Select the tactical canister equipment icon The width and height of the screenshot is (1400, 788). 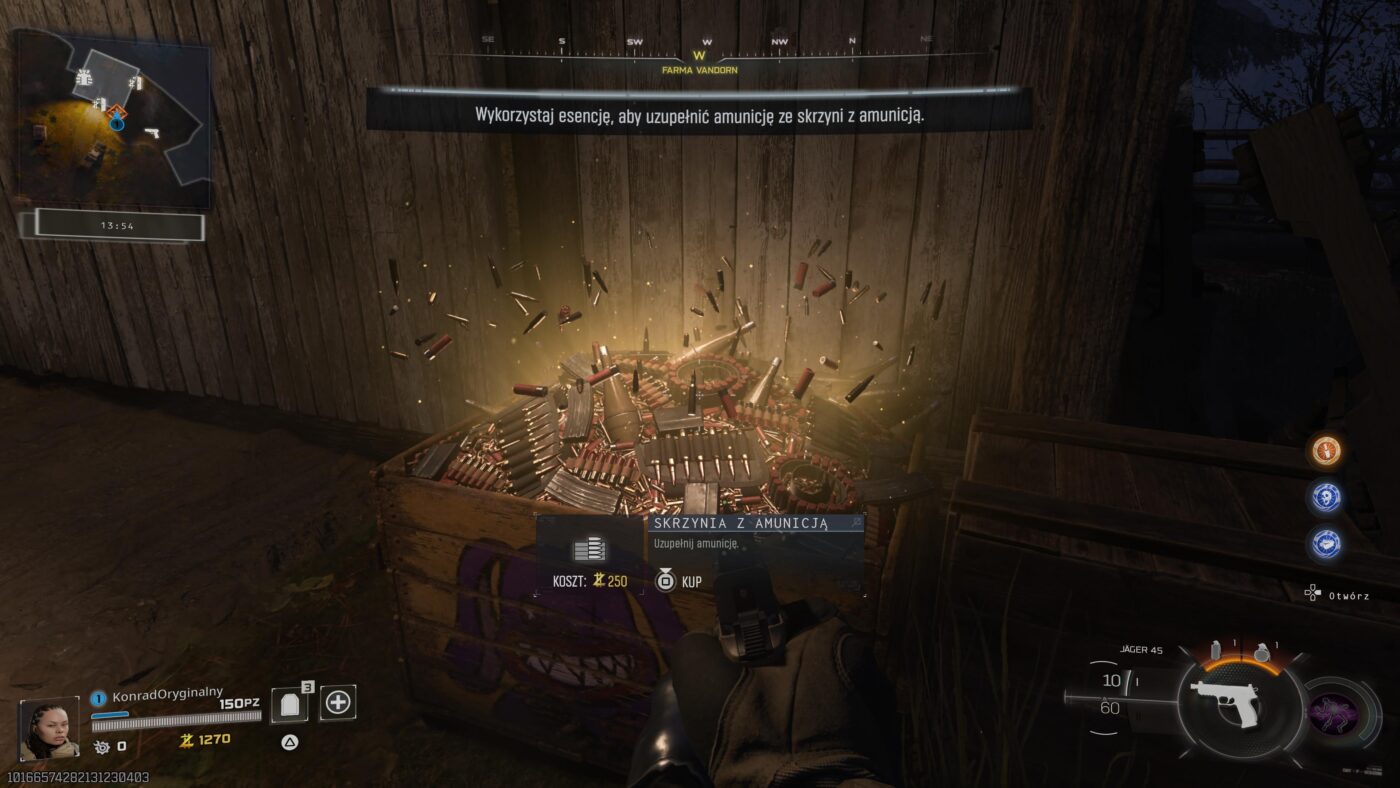(1216, 649)
